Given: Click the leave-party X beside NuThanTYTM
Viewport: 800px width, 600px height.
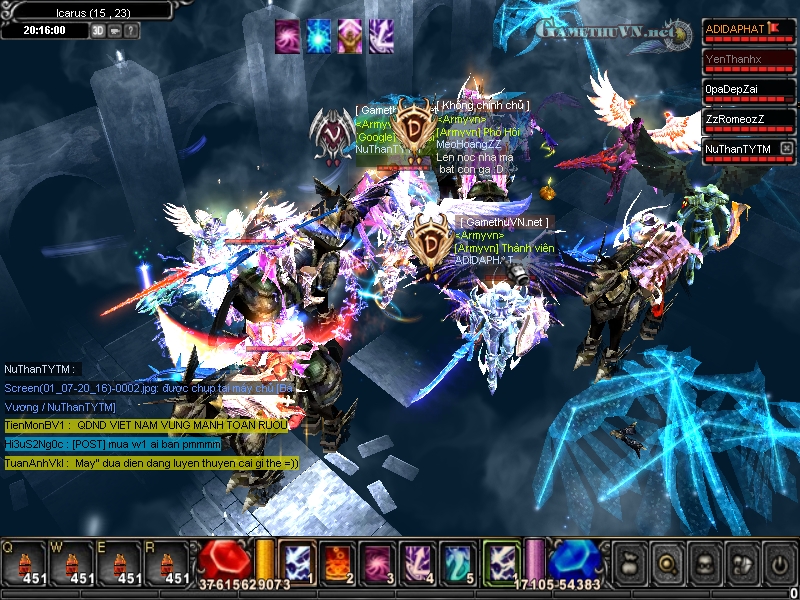Looking at the screenshot, I should 787,149.
